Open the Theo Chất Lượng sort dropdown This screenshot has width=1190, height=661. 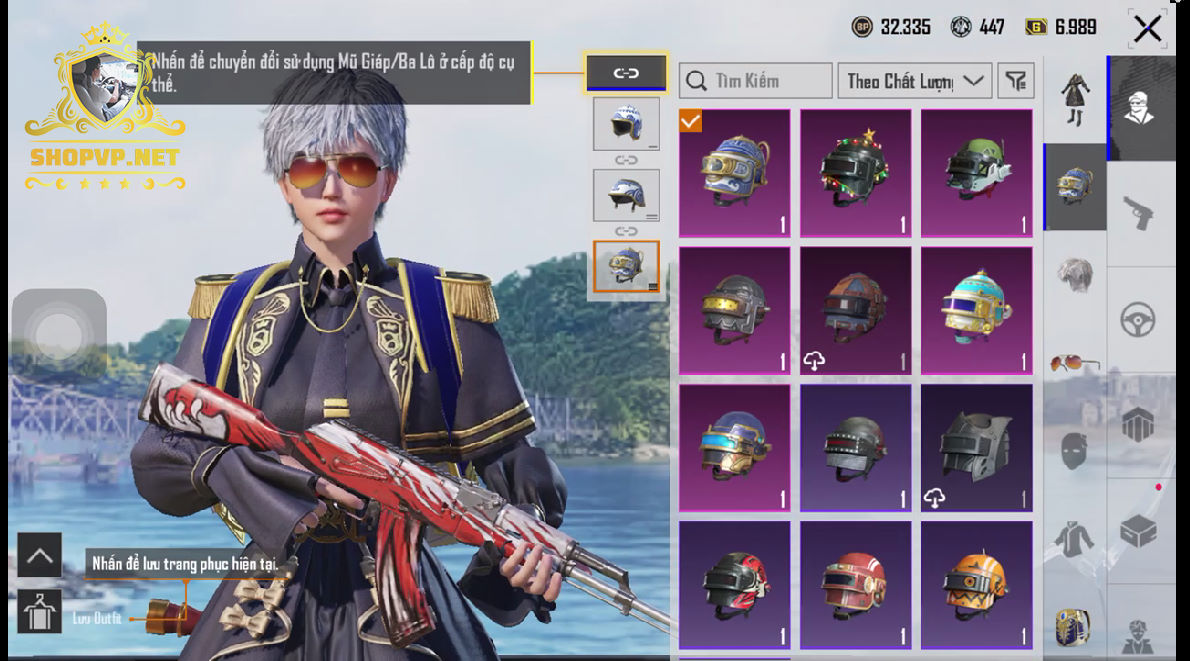click(914, 81)
